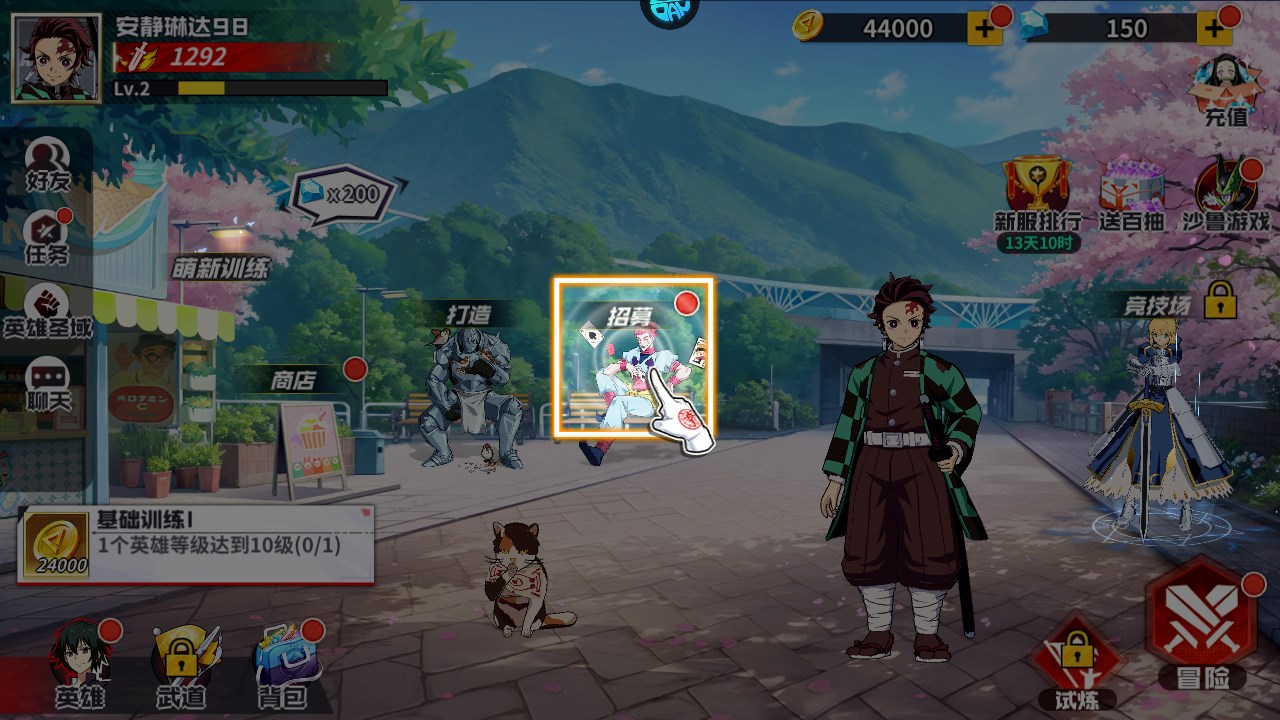Tap the locked 武道 button
Viewport: 1280px width, 720px height.
click(182, 665)
